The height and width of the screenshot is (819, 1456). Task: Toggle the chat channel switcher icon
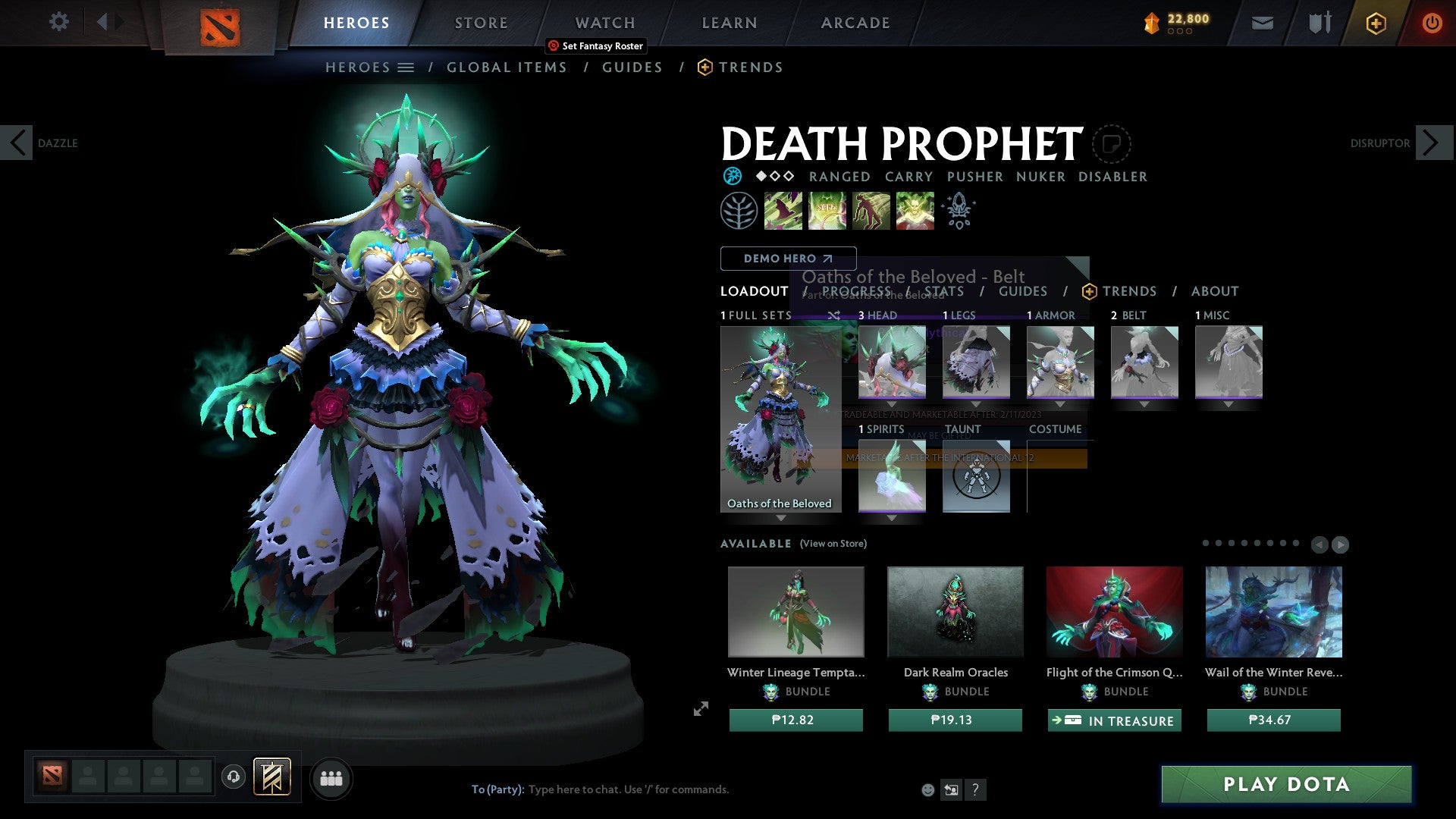(x=951, y=789)
